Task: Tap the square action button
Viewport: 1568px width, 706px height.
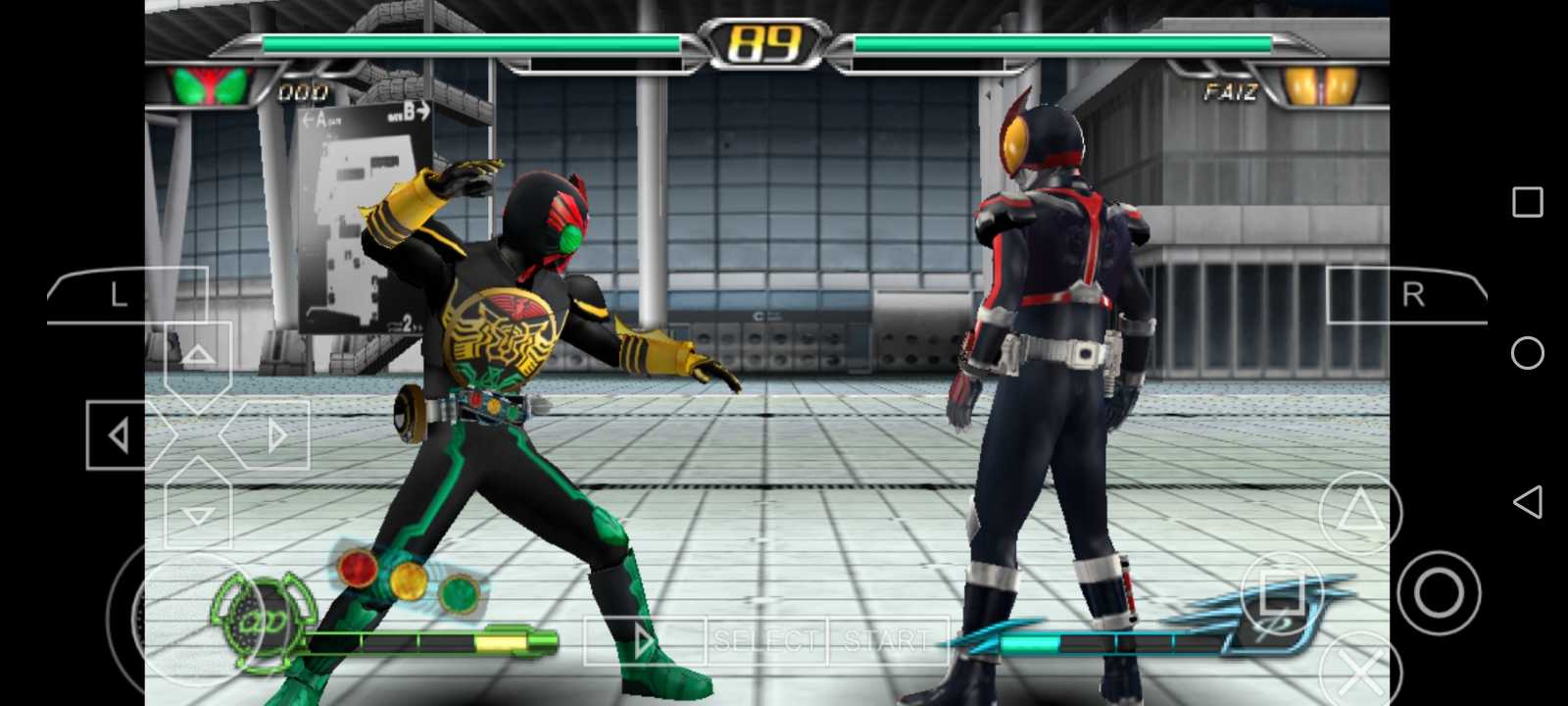Action: 1281,592
